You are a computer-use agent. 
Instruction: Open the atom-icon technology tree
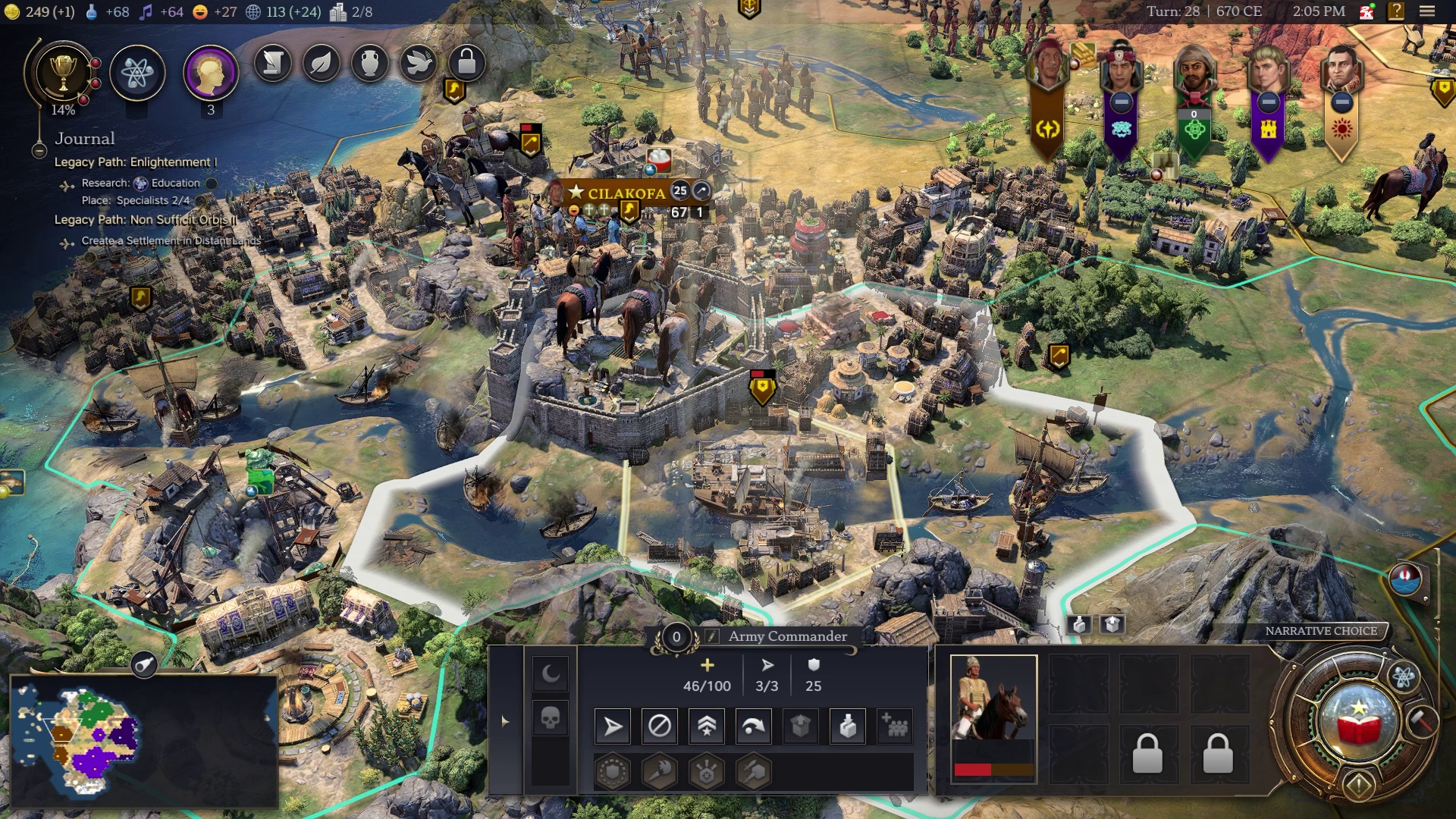pos(137,73)
